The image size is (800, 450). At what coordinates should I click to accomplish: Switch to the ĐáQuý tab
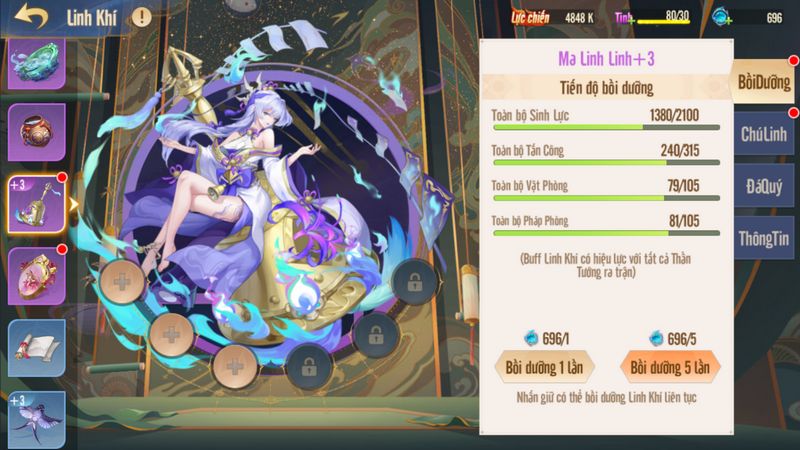[763, 186]
